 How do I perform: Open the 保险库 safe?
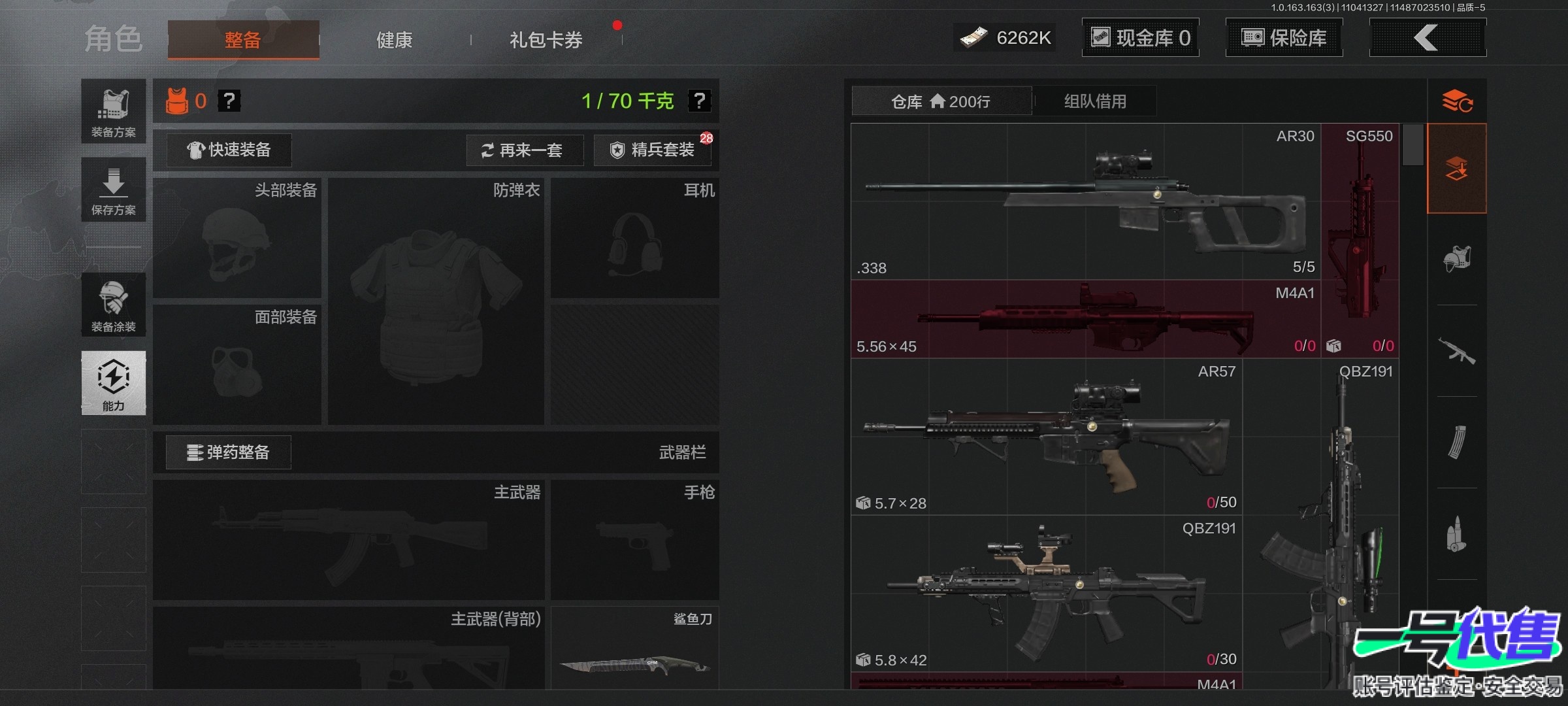coord(1284,38)
